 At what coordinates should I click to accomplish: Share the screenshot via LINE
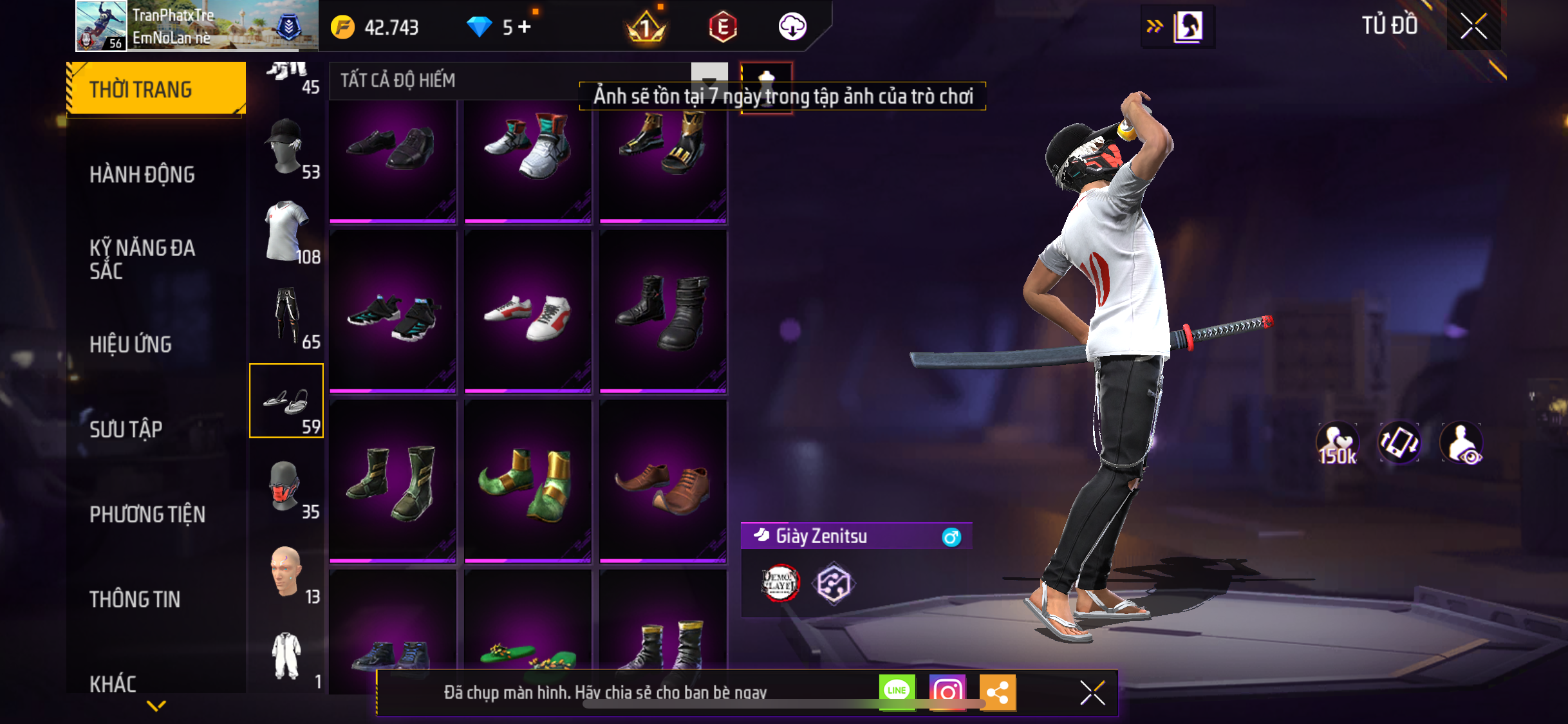897,692
